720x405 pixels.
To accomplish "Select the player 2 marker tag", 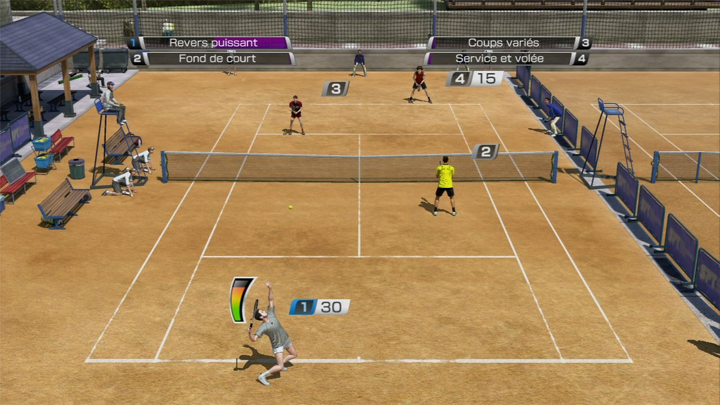I will tap(486, 152).
